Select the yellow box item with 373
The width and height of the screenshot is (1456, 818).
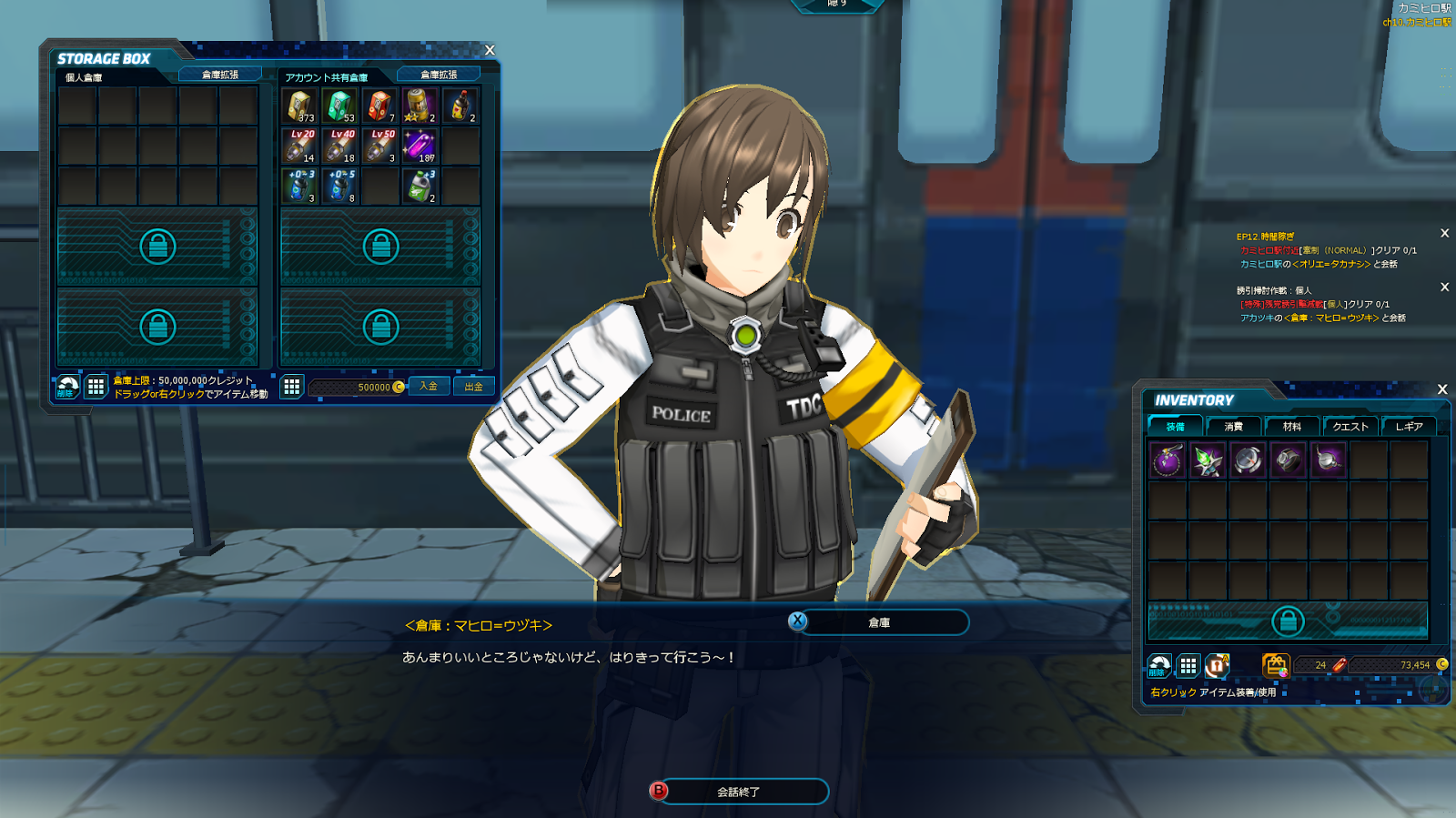300,106
